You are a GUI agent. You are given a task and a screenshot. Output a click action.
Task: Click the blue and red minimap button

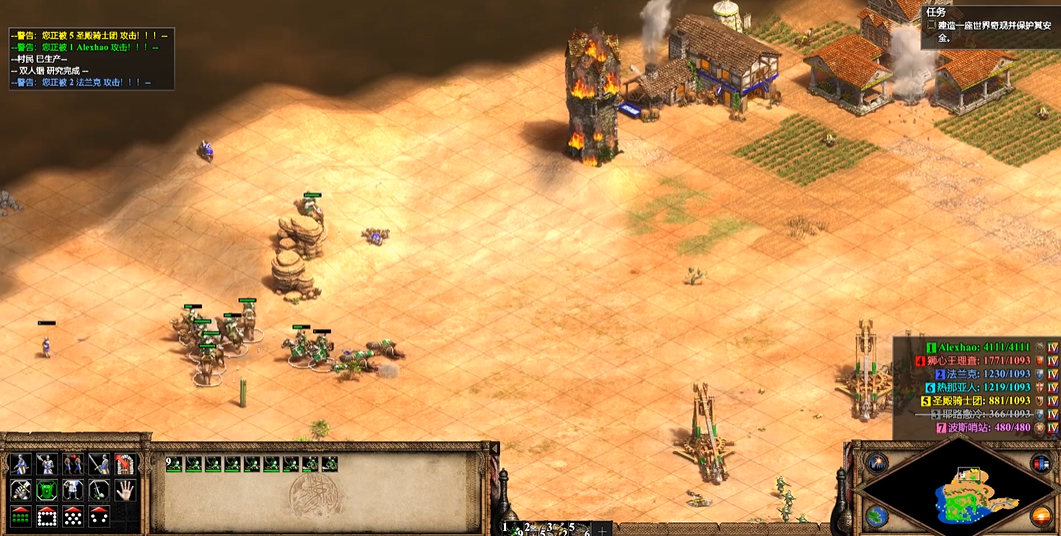[x=1041, y=463]
